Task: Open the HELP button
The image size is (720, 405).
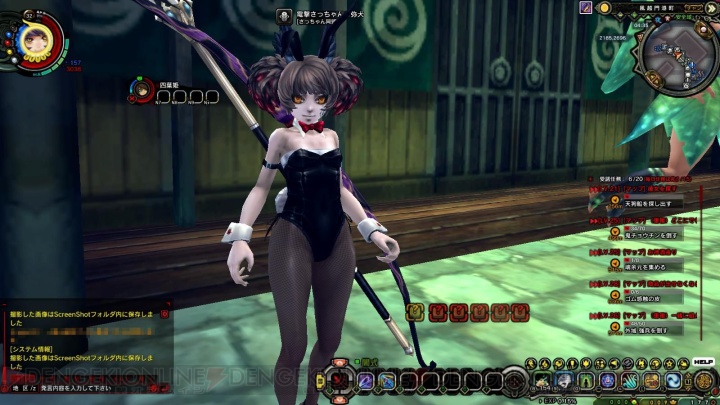Action: (x=703, y=360)
